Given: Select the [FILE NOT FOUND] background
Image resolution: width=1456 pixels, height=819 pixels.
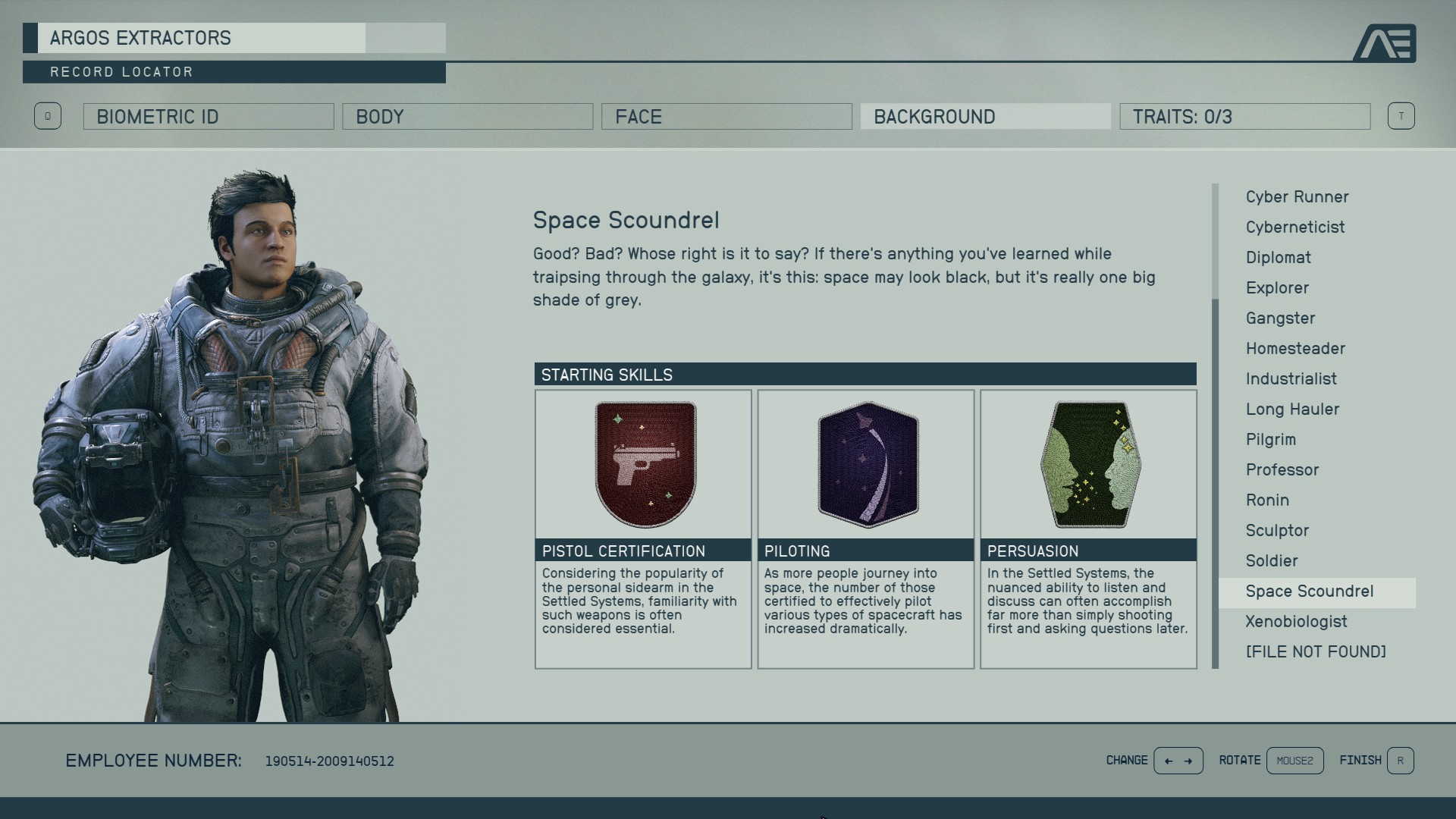Looking at the screenshot, I should click(1316, 651).
